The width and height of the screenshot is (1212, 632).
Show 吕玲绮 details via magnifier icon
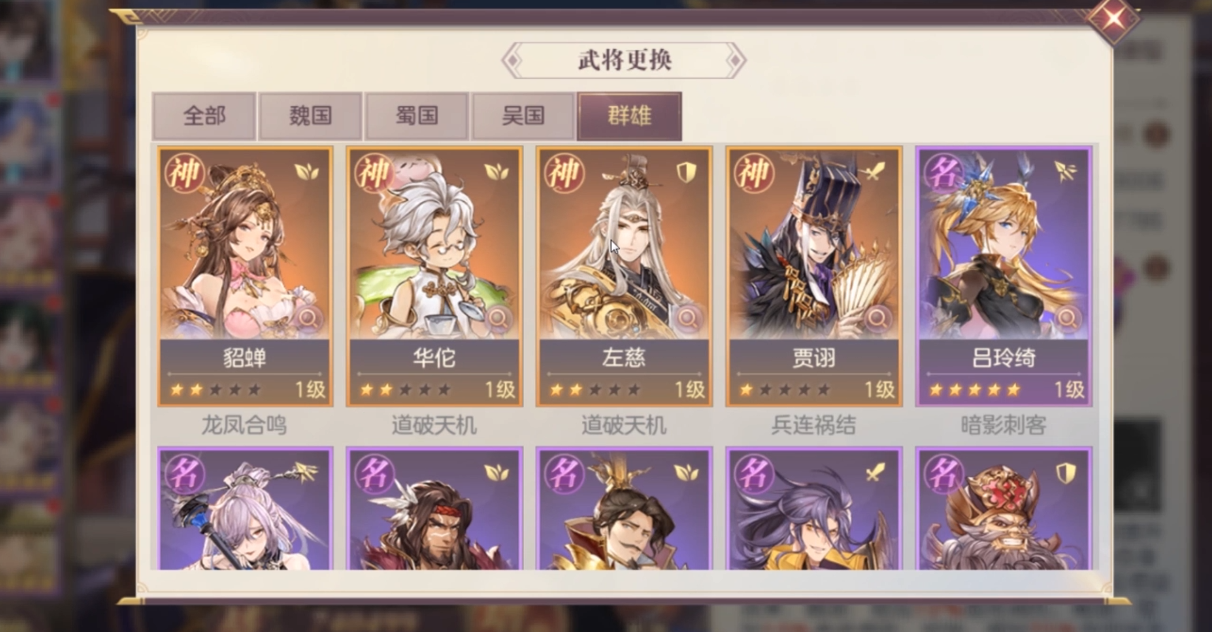coord(1067,319)
